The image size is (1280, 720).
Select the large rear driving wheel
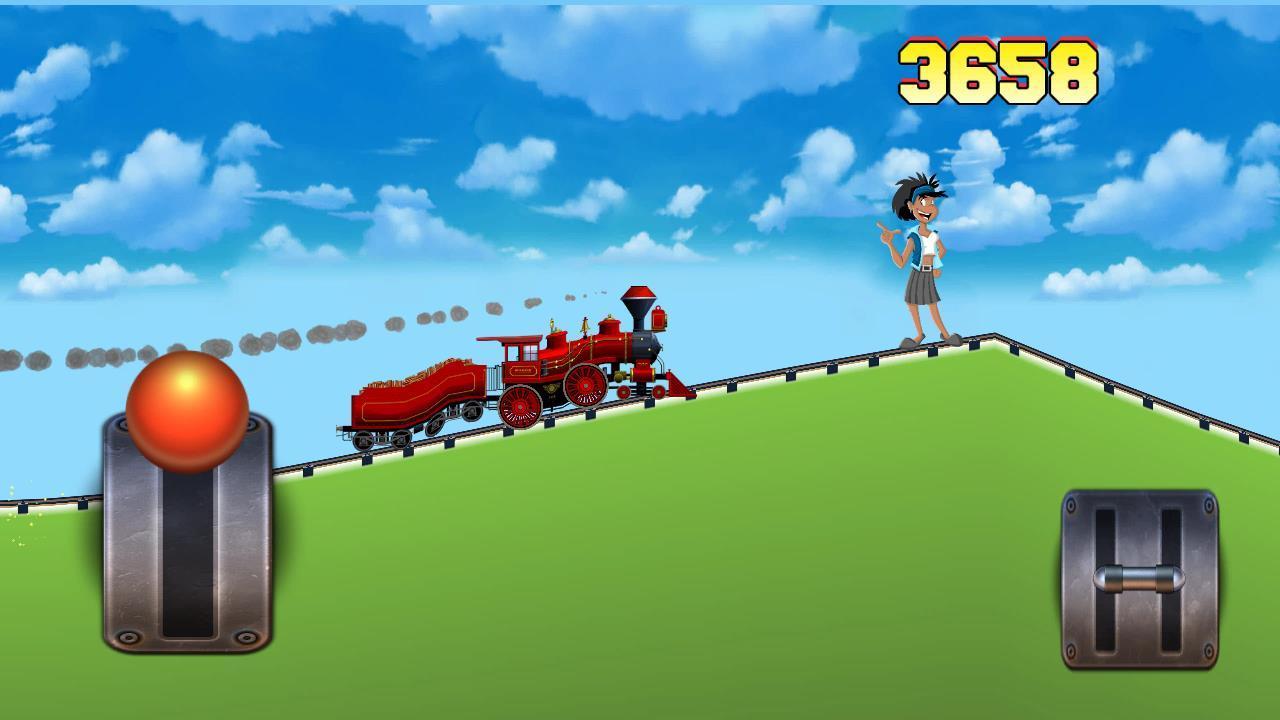(x=520, y=408)
